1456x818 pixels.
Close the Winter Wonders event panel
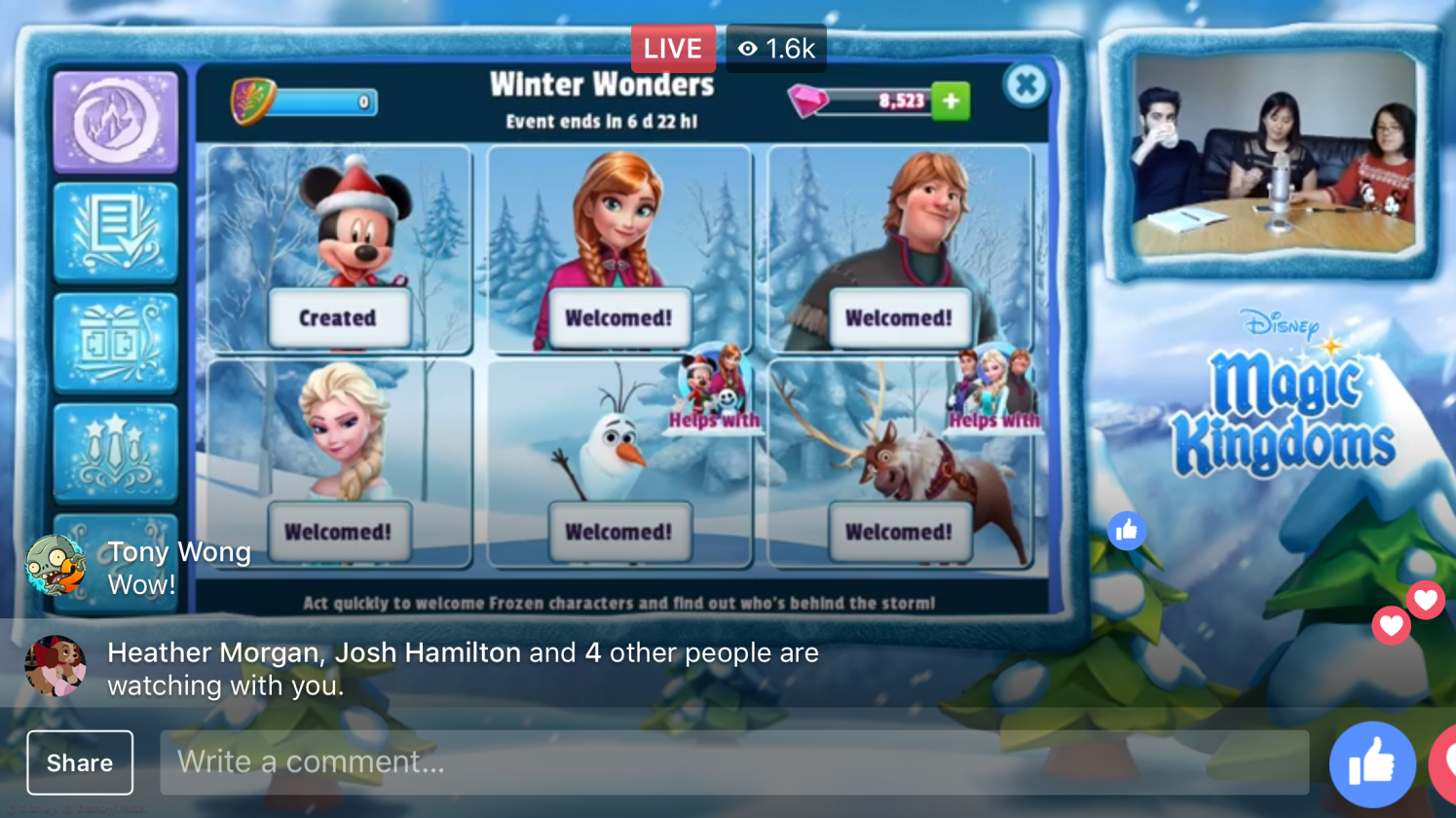pos(1026,86)
